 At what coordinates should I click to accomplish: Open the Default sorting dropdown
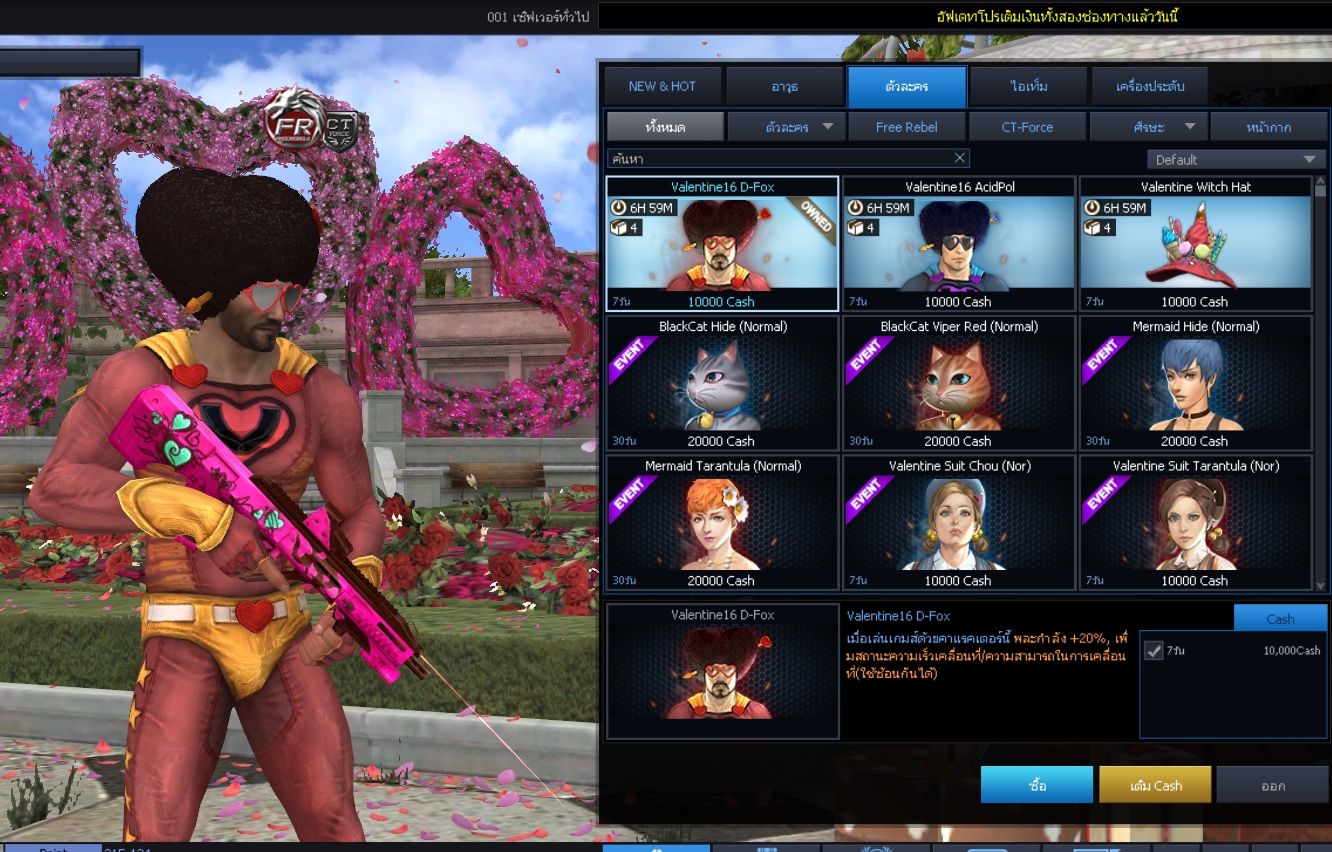point(1236,158)
